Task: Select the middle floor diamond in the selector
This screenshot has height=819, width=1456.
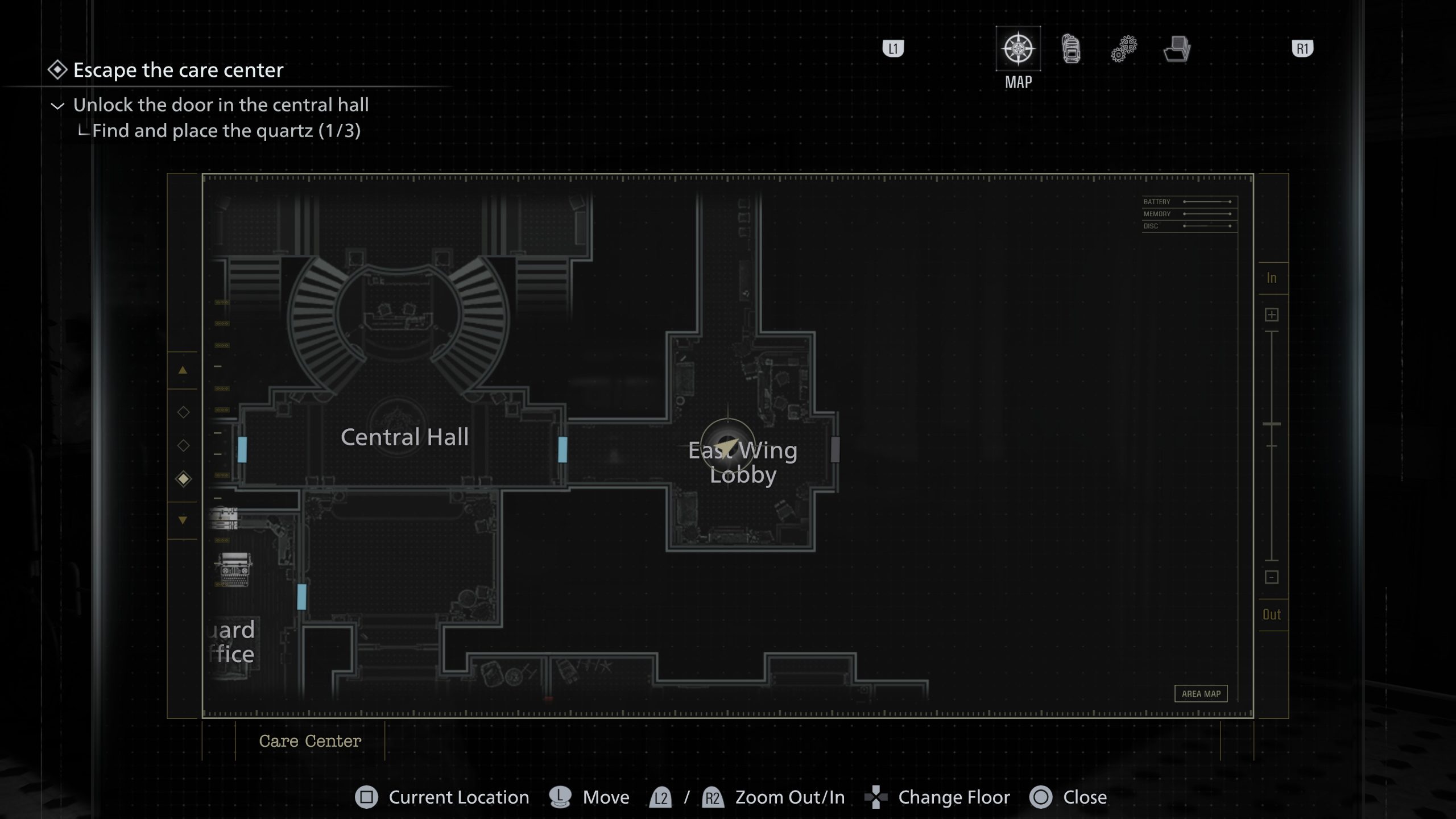Action: pos(183,445)
